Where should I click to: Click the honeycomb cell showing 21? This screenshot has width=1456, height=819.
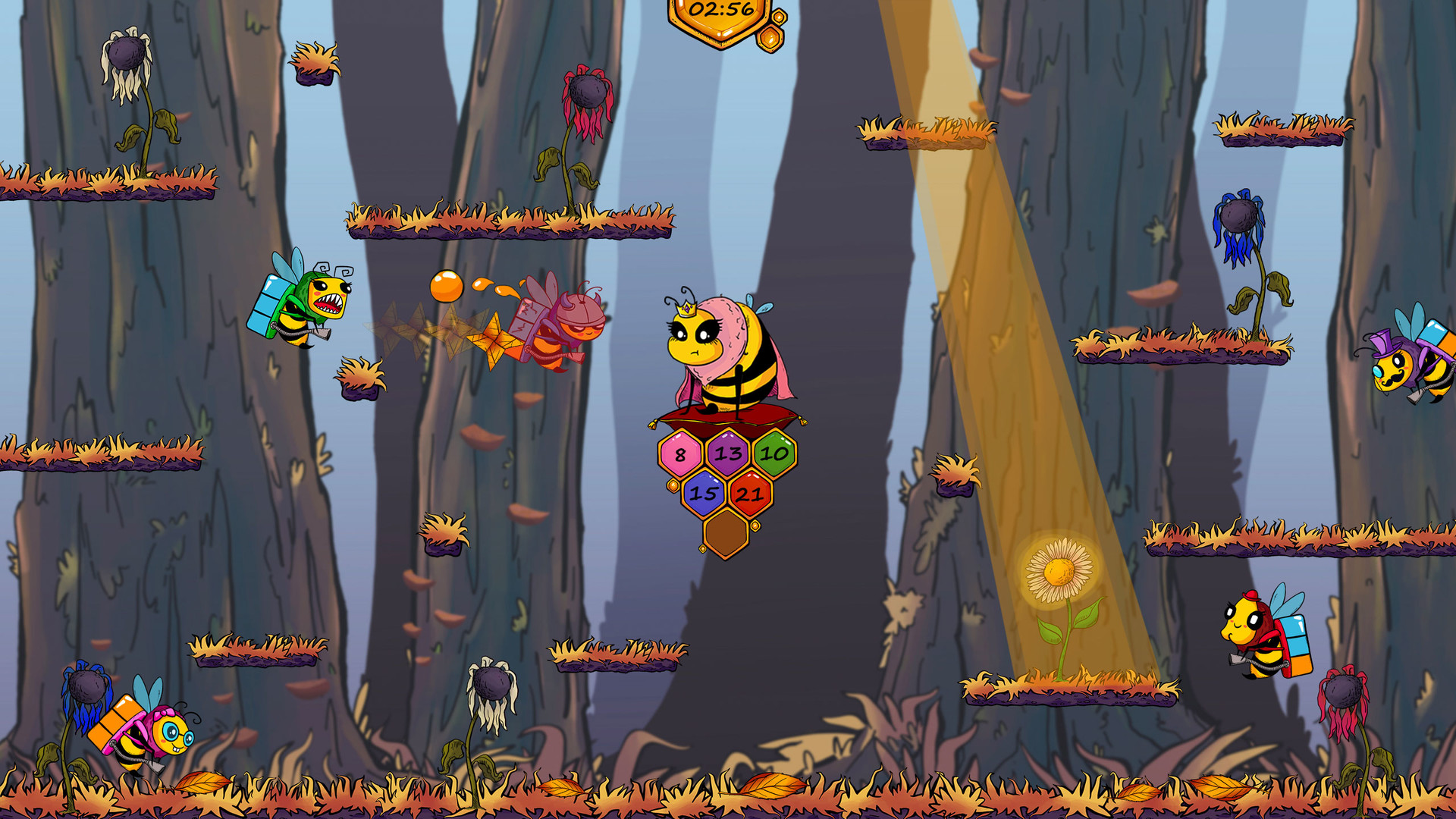point(749,496)
